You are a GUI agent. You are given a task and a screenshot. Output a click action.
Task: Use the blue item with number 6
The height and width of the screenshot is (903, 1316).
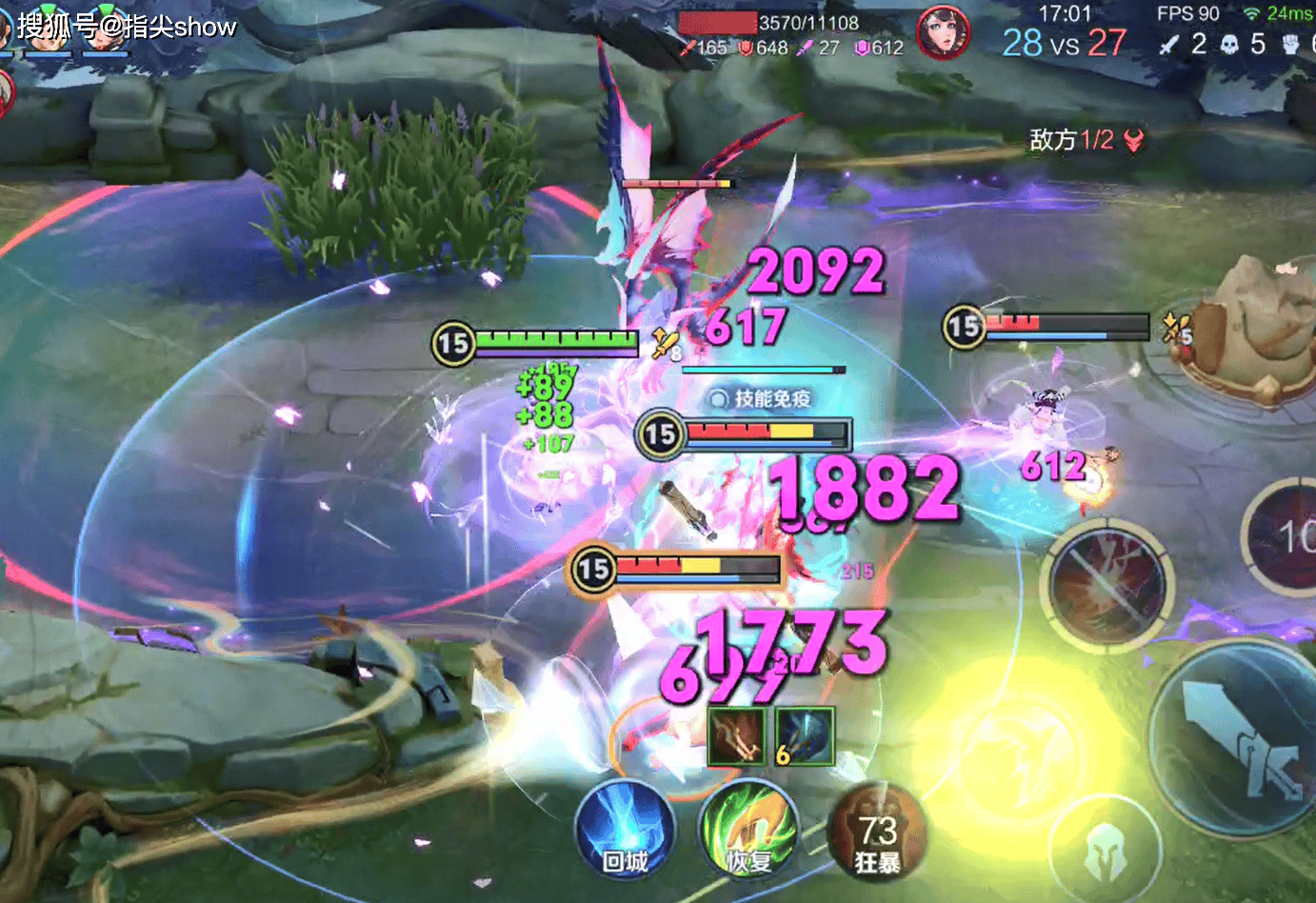point(805,735)
